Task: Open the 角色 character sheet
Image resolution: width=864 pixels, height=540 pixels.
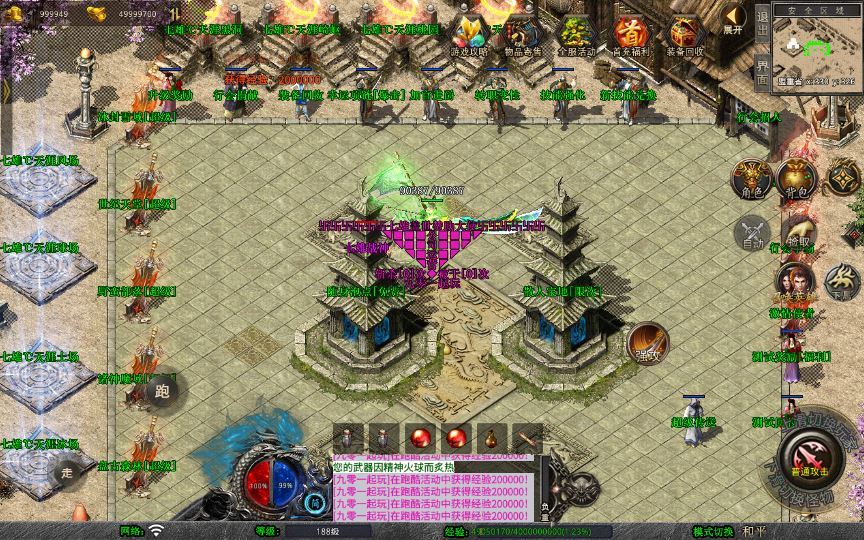Action: [751, 180]
